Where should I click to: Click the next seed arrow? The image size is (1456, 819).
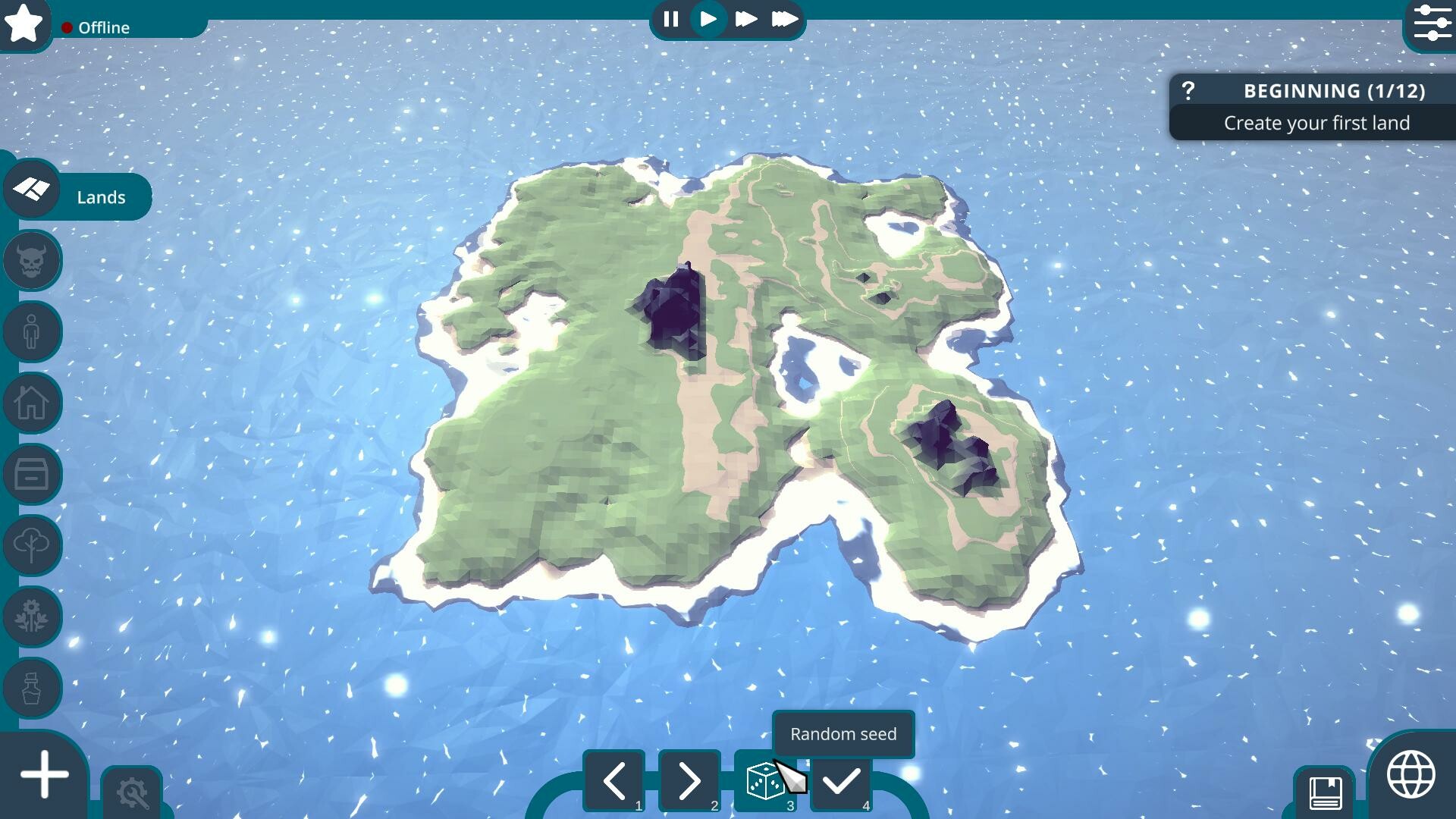689,780
